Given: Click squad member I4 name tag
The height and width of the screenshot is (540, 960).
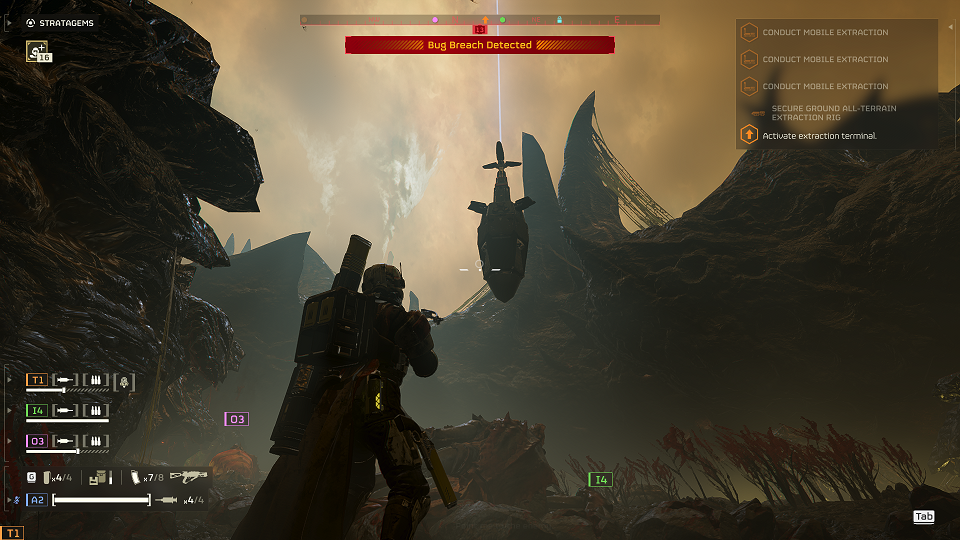Looking at the screenshot, I should (37, 410).
